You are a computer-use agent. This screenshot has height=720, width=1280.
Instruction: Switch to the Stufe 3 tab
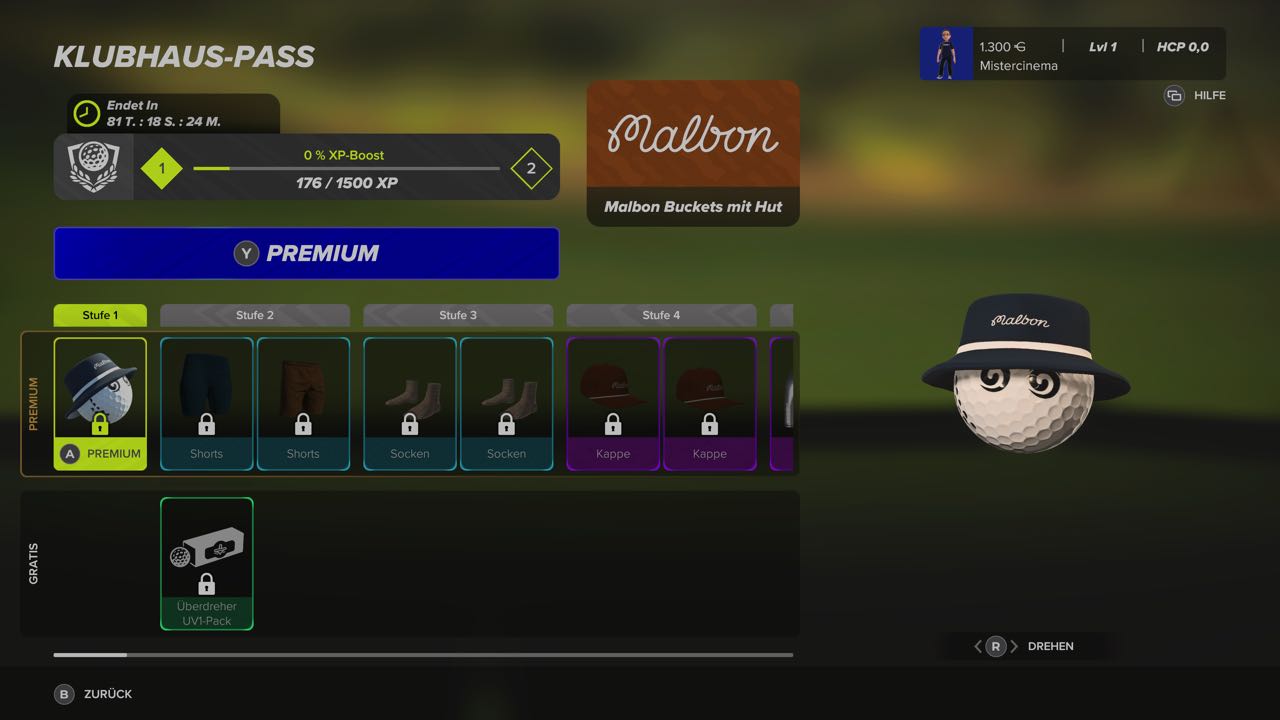pyautogui.click(x=457, y=314)
